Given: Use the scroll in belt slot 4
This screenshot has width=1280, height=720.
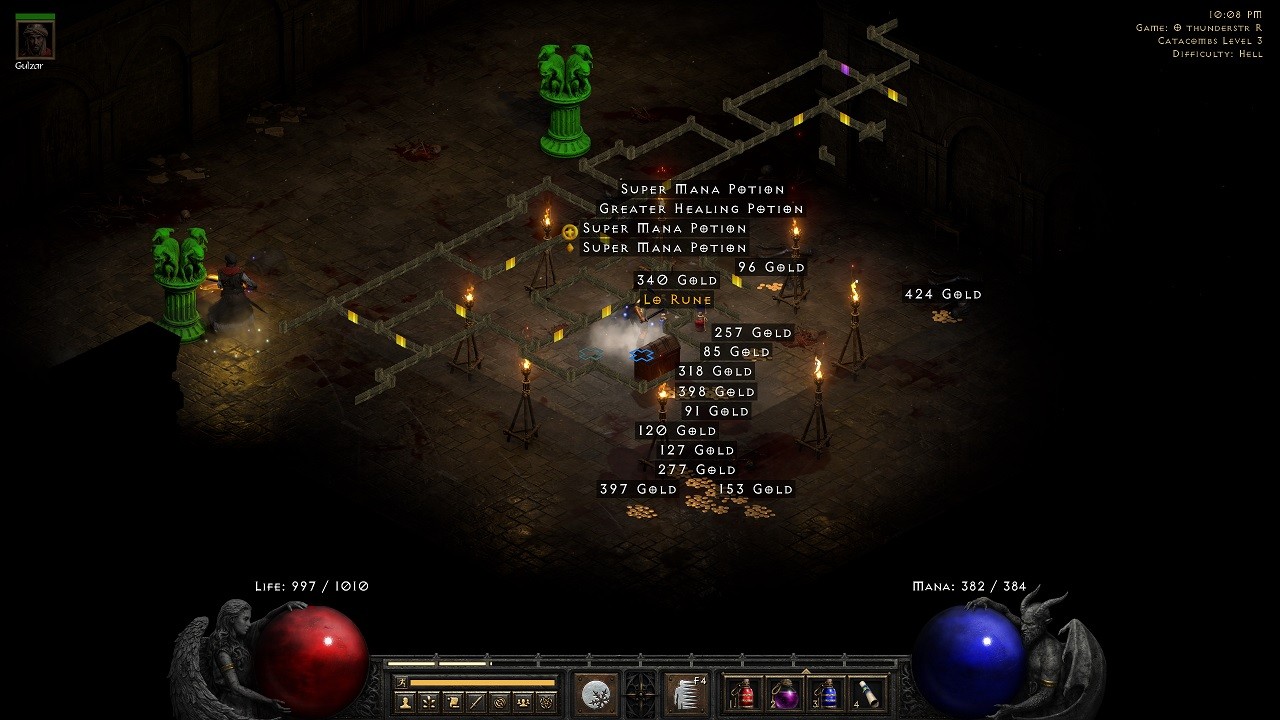Looking at the screenshot, I should tap(870, 693).
